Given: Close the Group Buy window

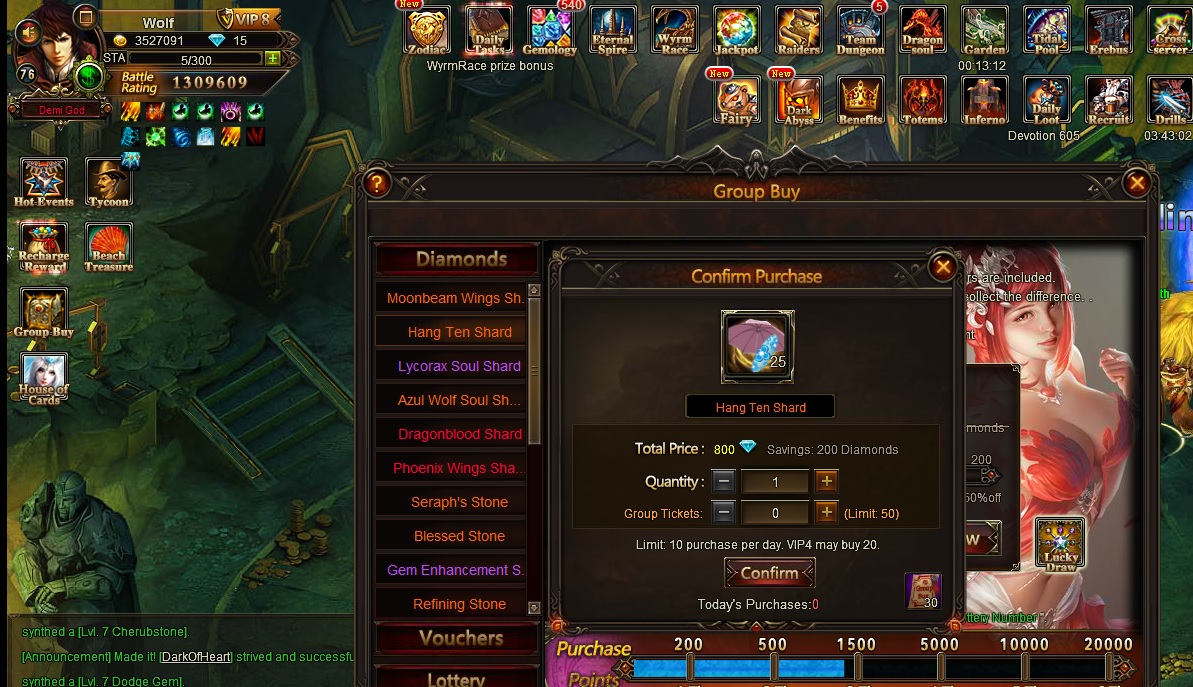Looking at the screenshot, I should point(1136,183).
